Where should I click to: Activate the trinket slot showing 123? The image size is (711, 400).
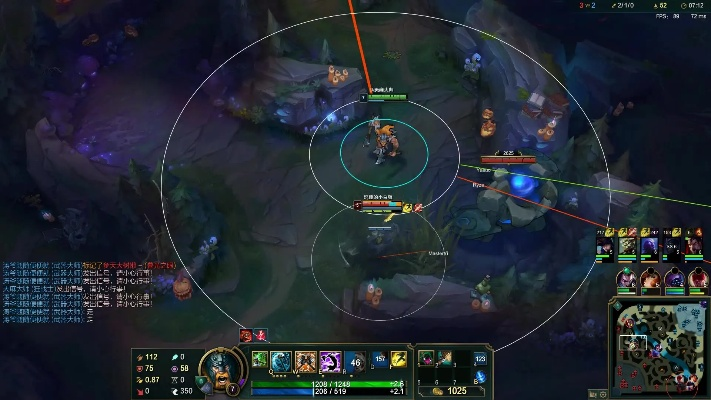click(480, 358)
